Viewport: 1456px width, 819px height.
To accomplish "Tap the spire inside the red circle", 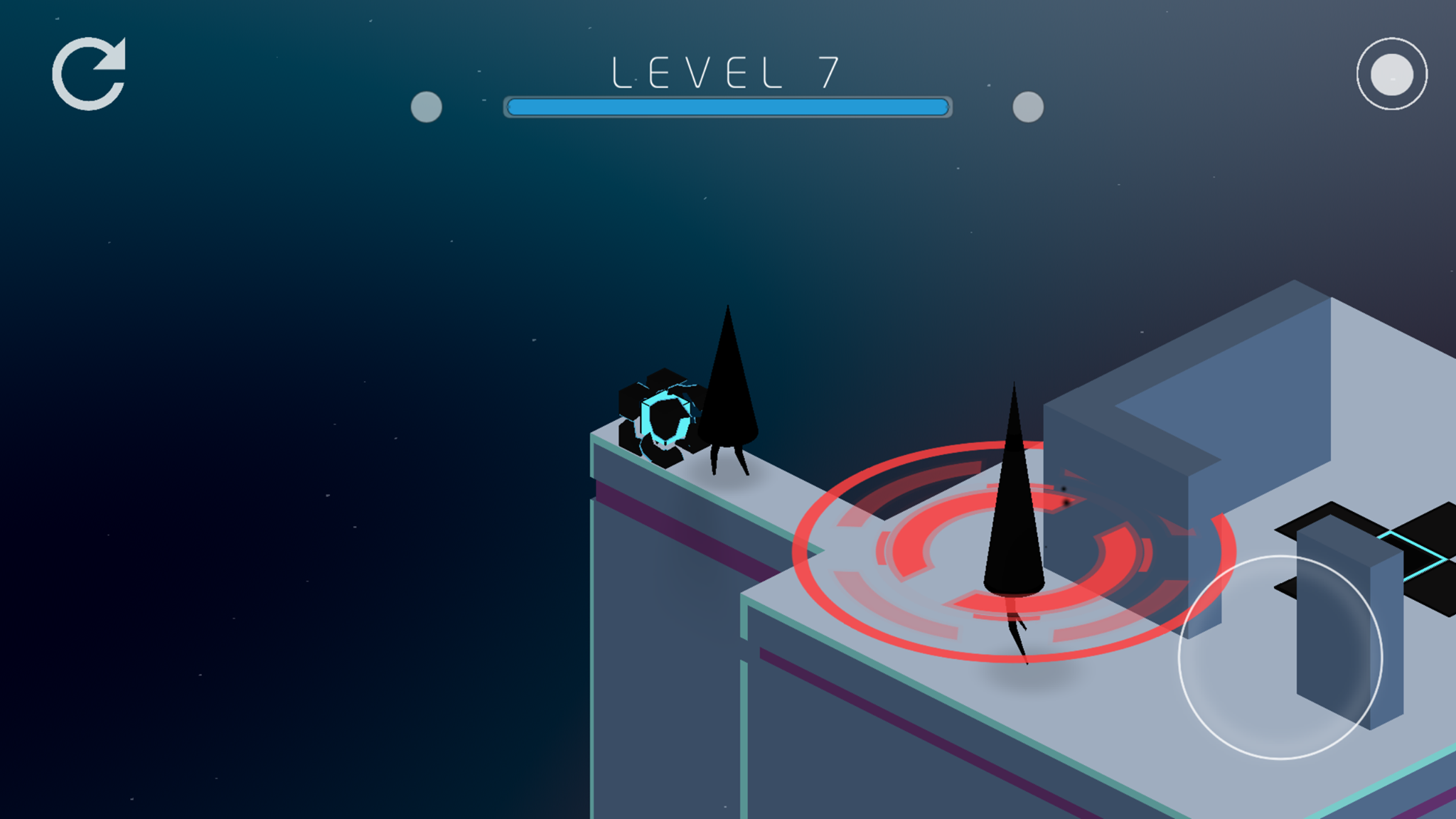I will [x=1012, y=512].
